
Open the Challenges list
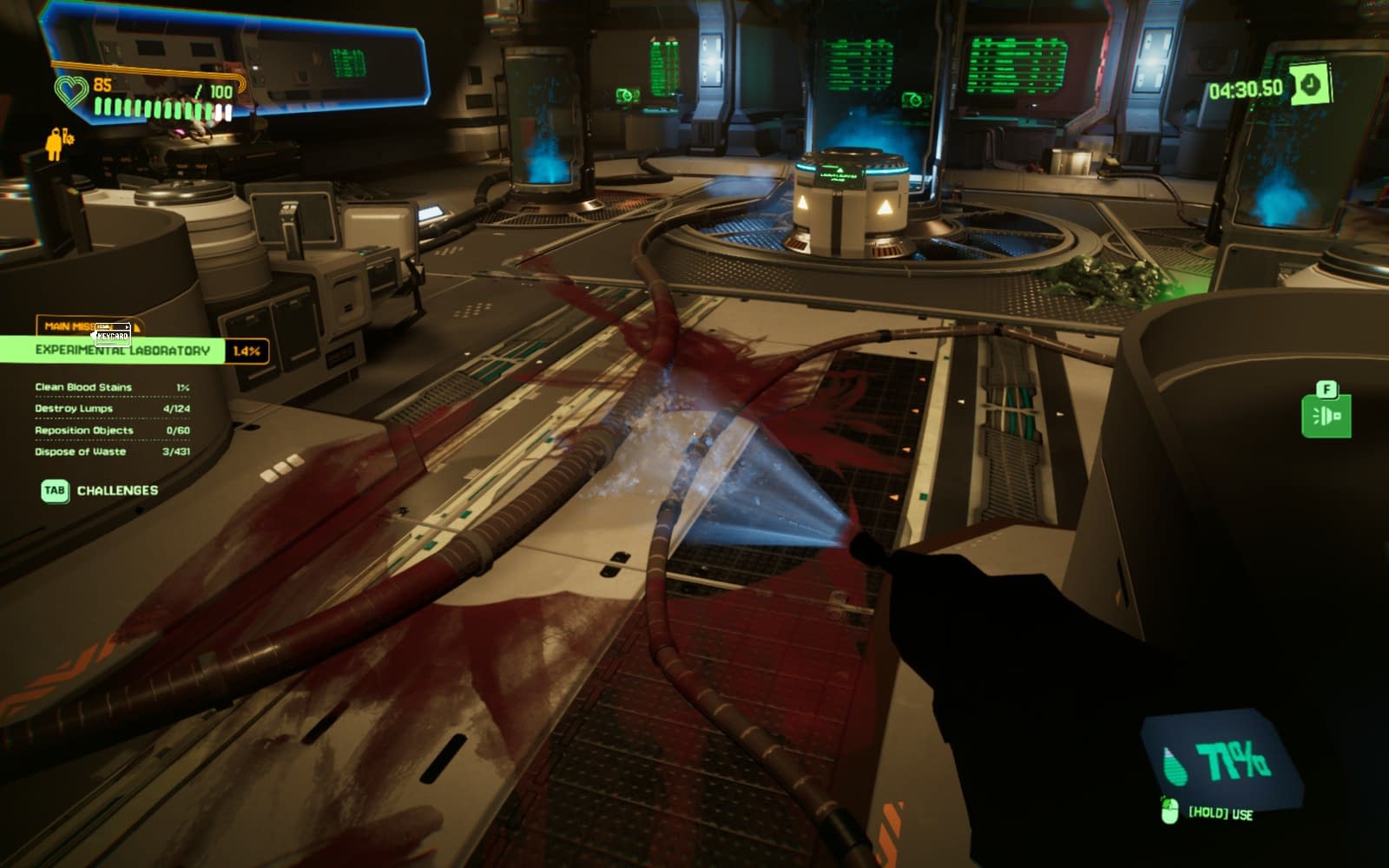(x=101, y=490)
